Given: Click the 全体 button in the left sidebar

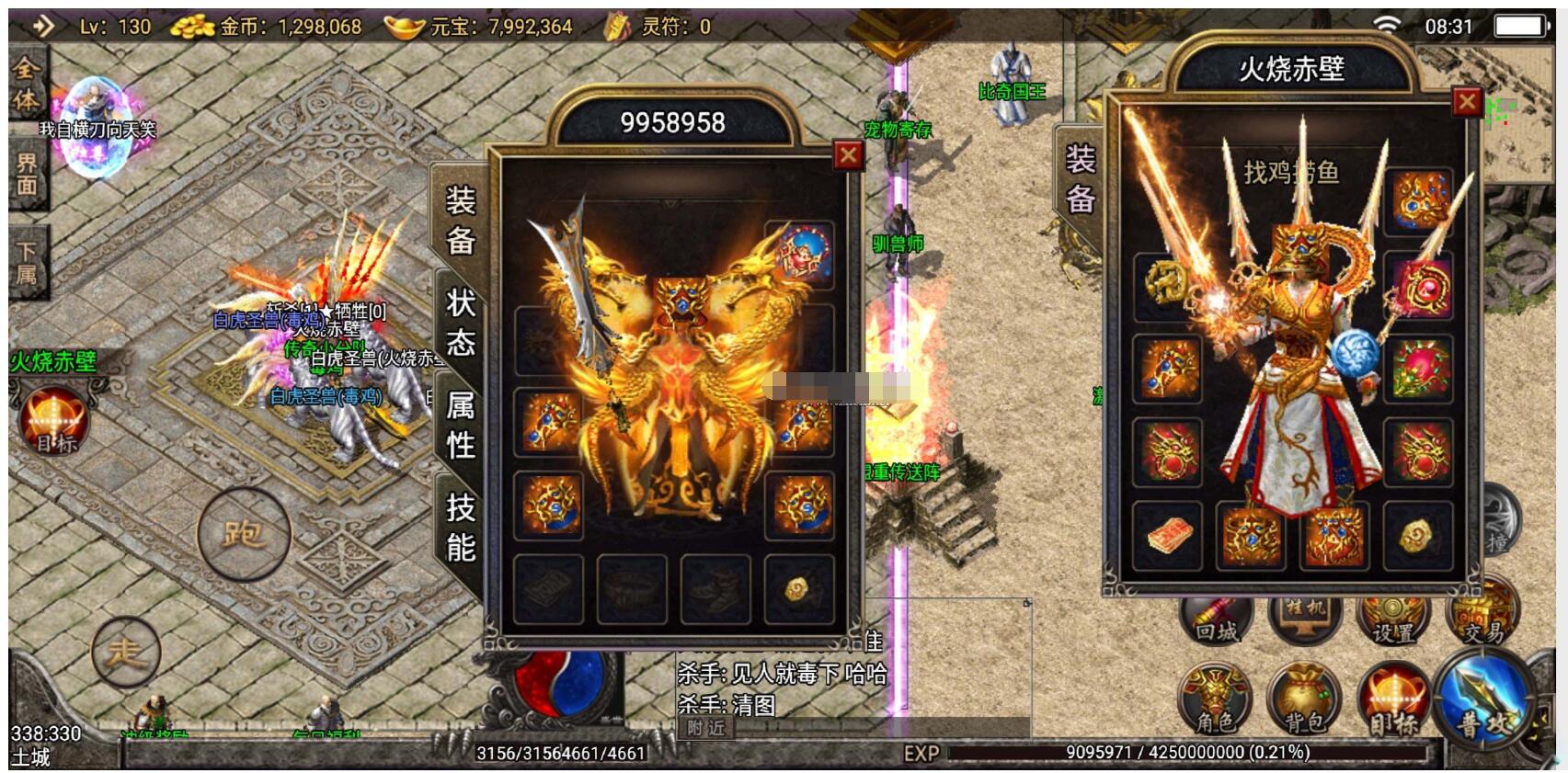Looking at the screenshot, I should (x=26, y=84).
